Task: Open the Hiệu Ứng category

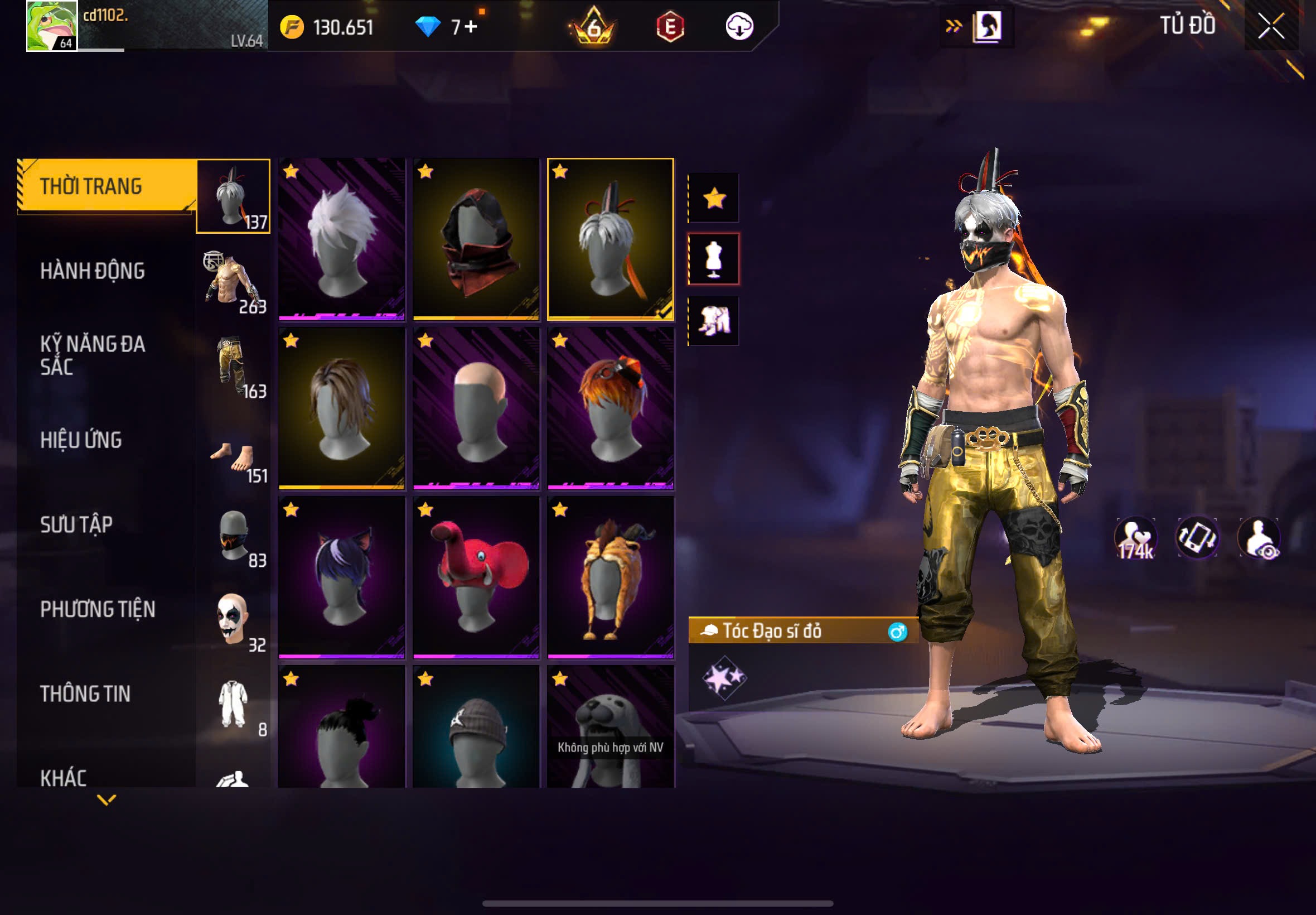Action: pos(81,440)
